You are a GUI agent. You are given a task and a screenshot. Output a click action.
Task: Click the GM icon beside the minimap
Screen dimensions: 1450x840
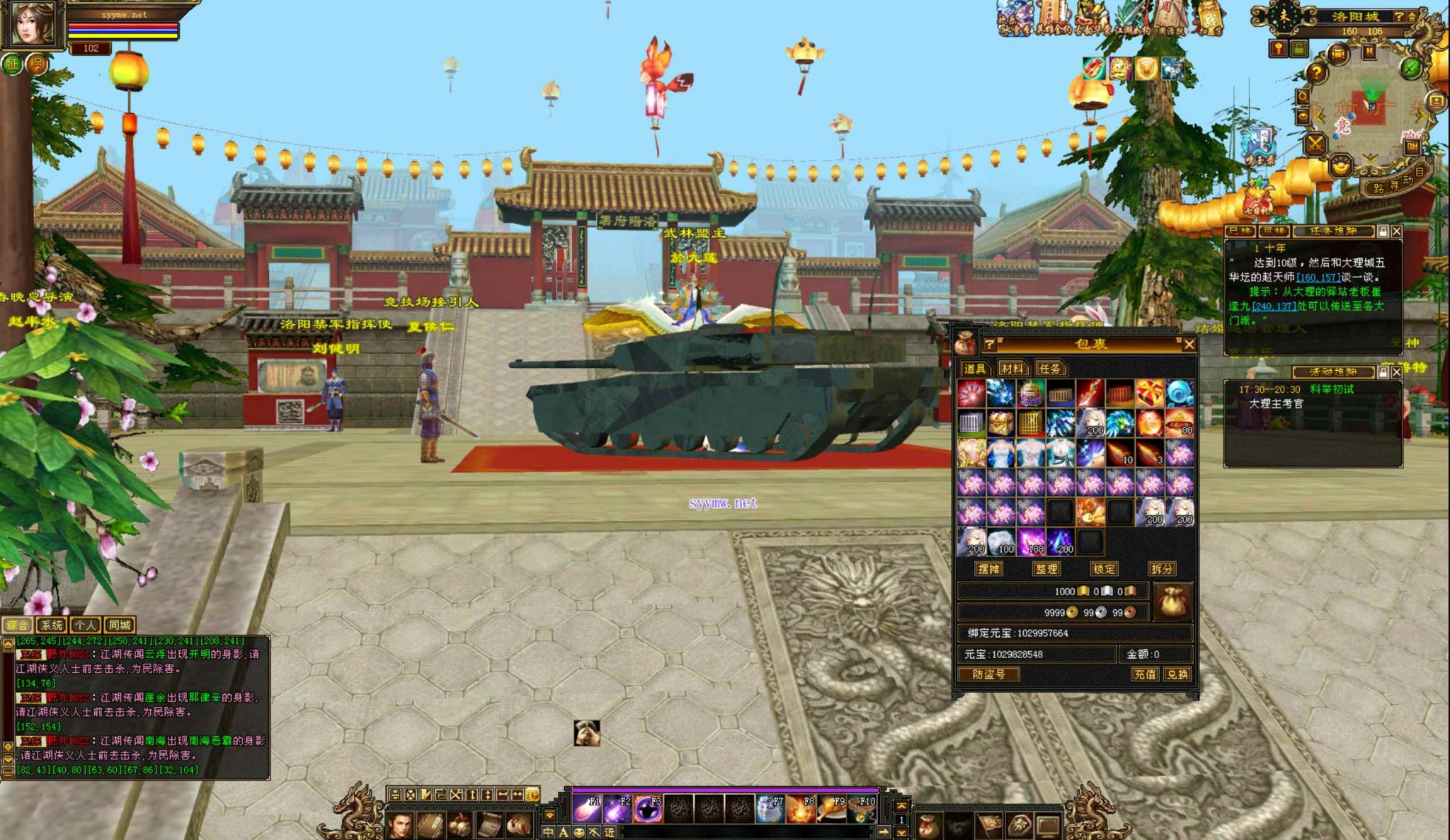[1412, 146]
